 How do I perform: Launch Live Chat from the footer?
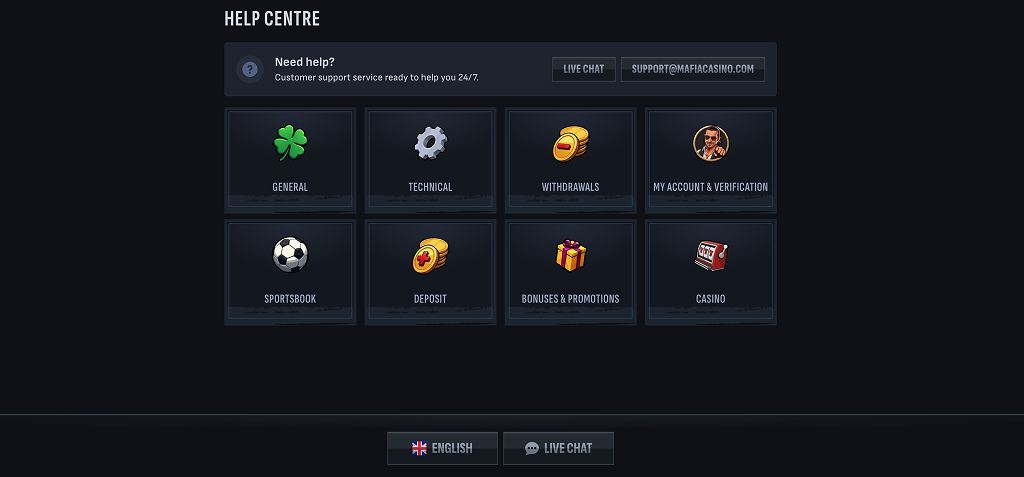click(558, 448)
